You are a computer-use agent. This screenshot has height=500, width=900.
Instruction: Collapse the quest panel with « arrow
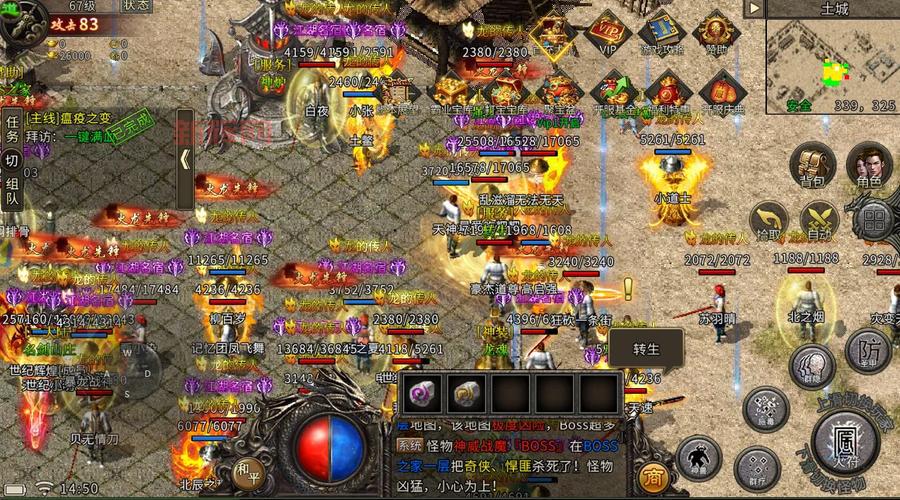[185, 159]
